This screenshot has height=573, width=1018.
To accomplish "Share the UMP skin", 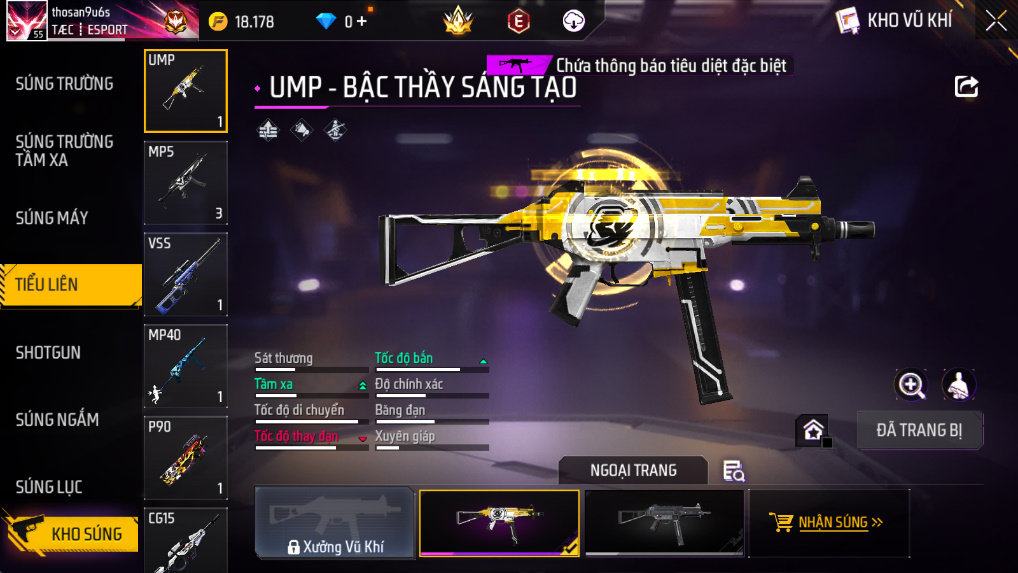I will pyautogui.click(x=966, y=87).
